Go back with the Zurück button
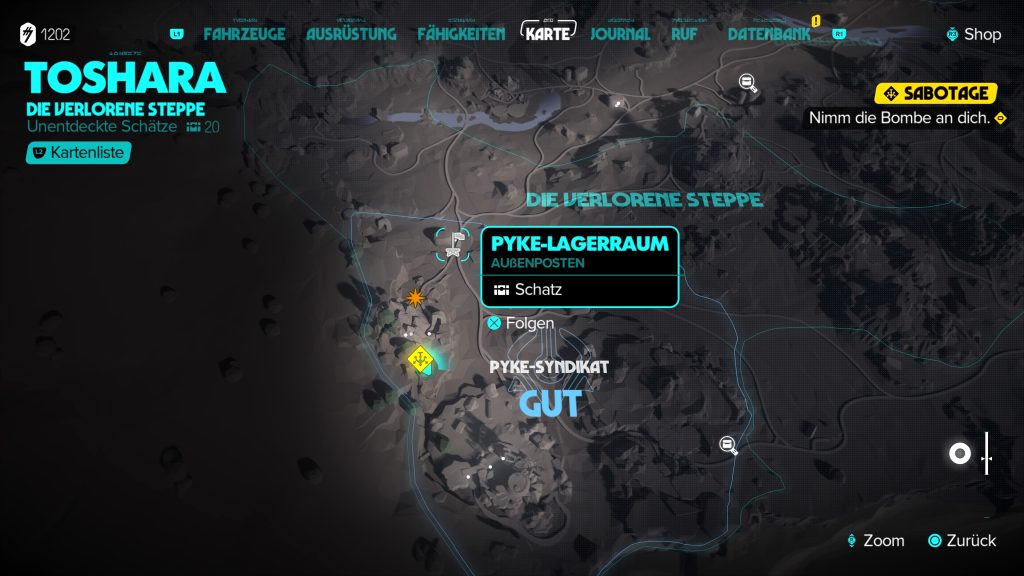Image resolution: width=1024 pixels, height=576 pixels. pyautogui.click(x=962, y=541)
